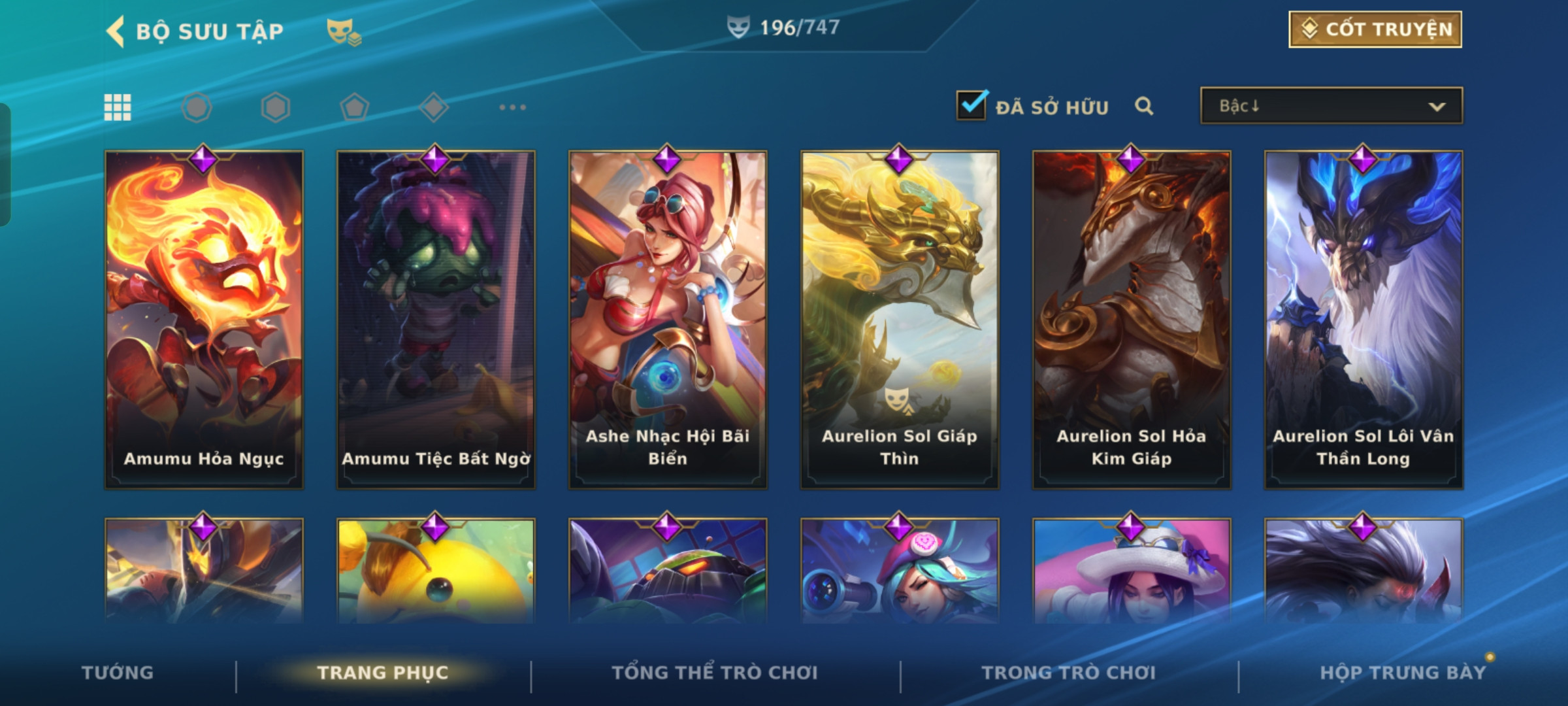This screenshot has width=1568, height=706.
Task: Show more rarity filters via three dots
Action: click(512, 107)
